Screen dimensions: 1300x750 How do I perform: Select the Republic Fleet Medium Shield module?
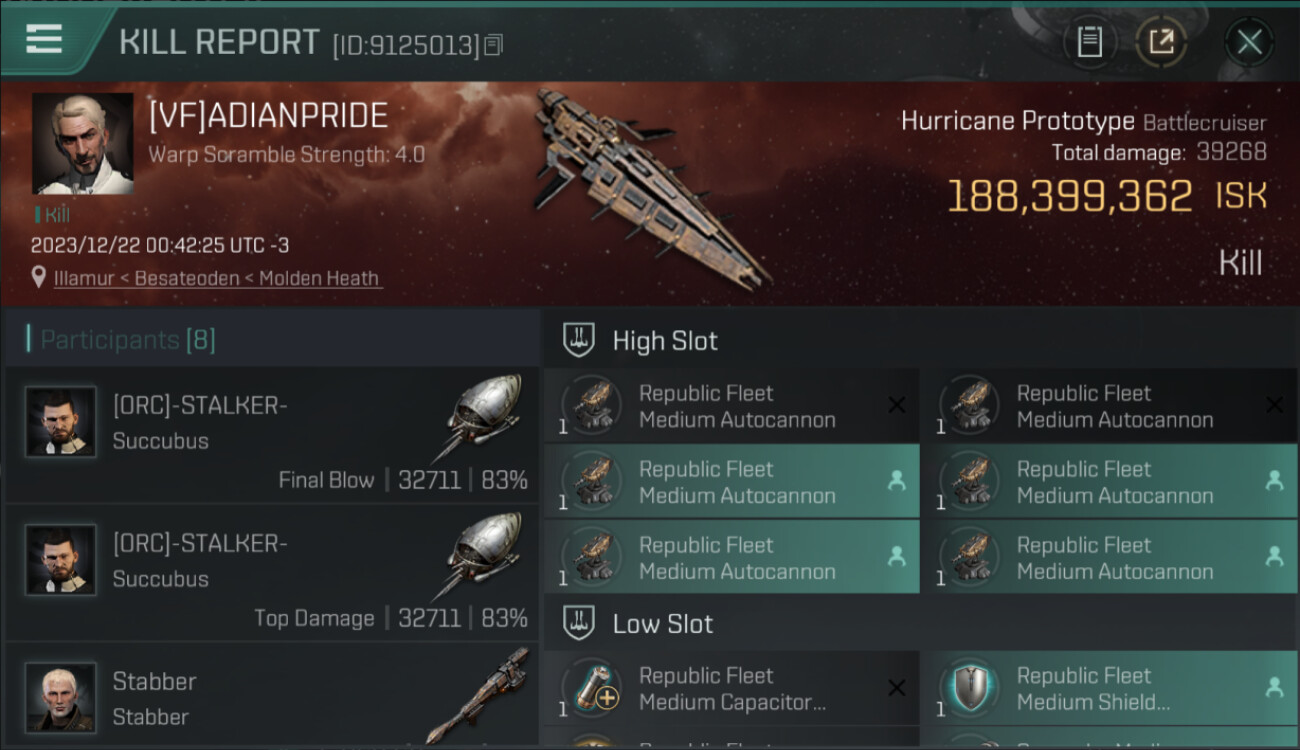[1108, 688]
